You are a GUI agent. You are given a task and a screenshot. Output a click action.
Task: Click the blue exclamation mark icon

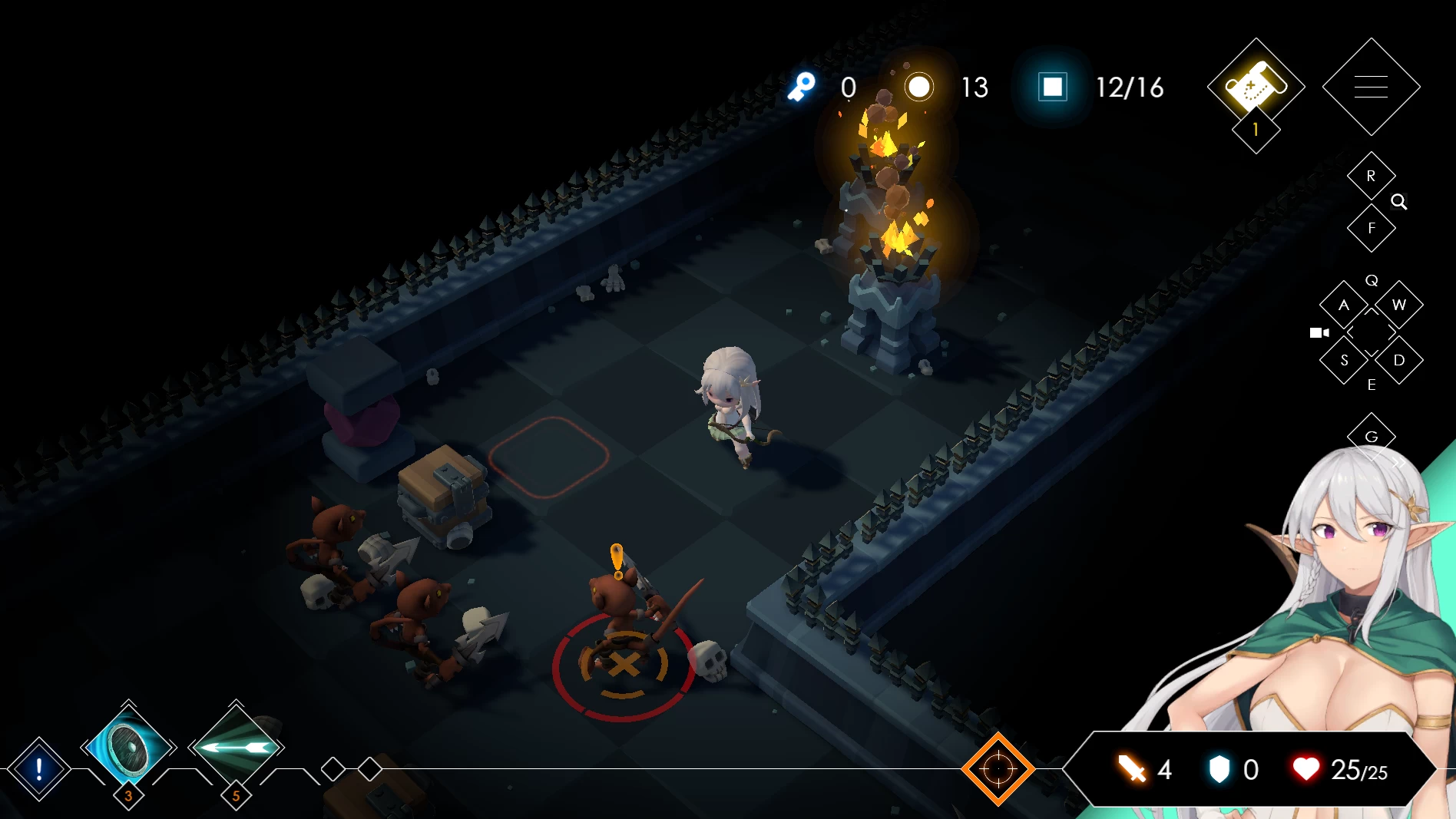click(39, 768)
